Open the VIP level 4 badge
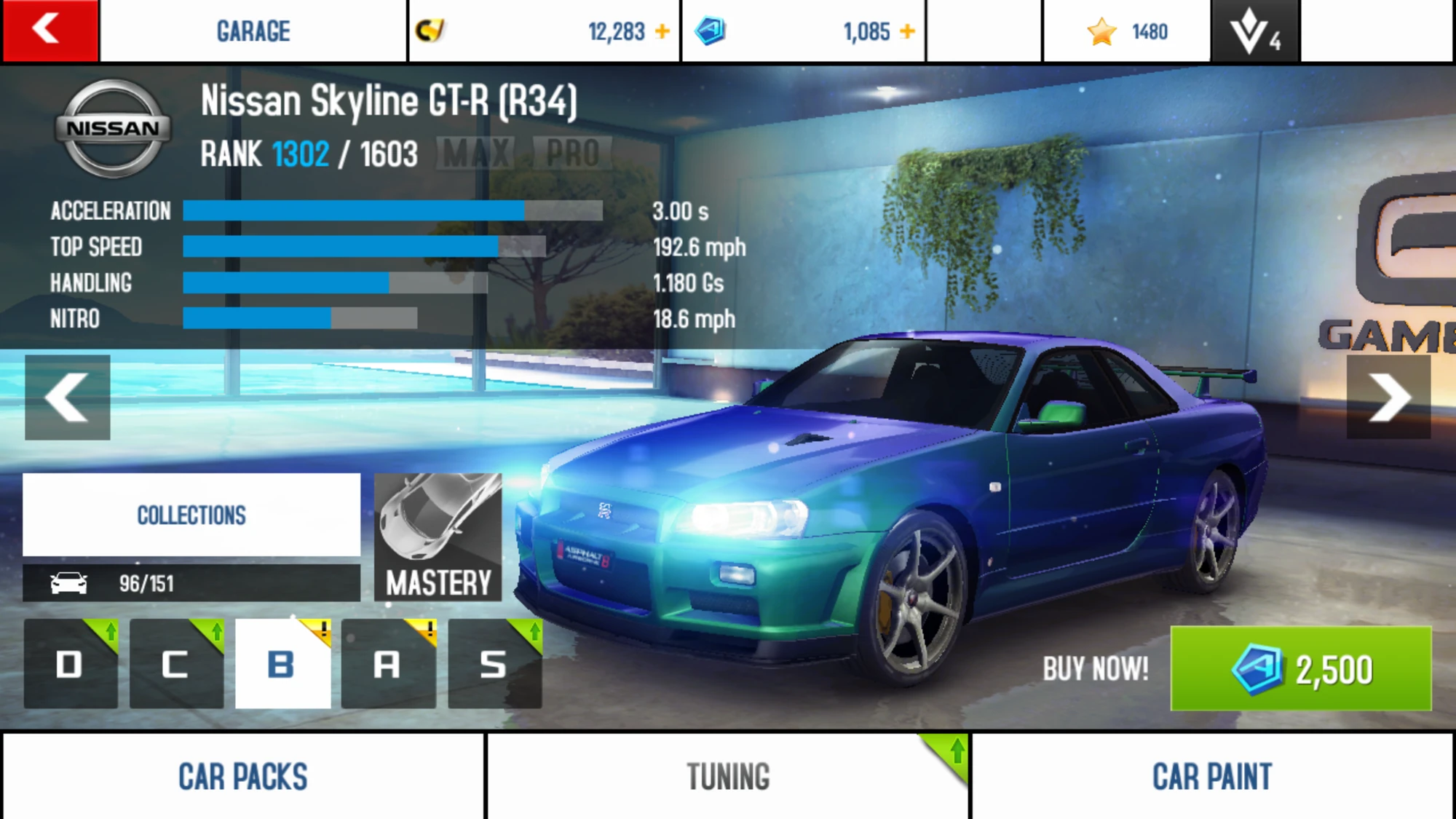 tap(1254, 31)
